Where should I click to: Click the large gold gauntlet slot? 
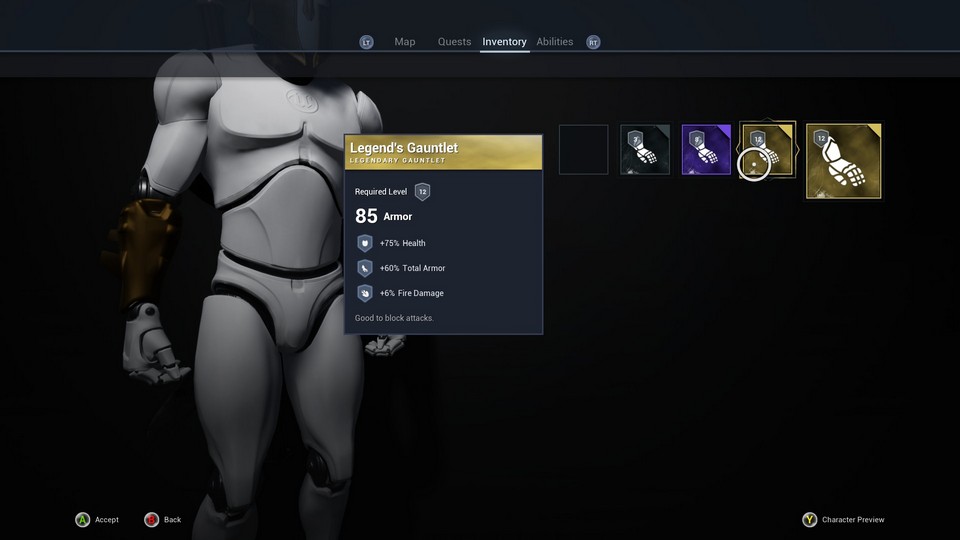844,161
